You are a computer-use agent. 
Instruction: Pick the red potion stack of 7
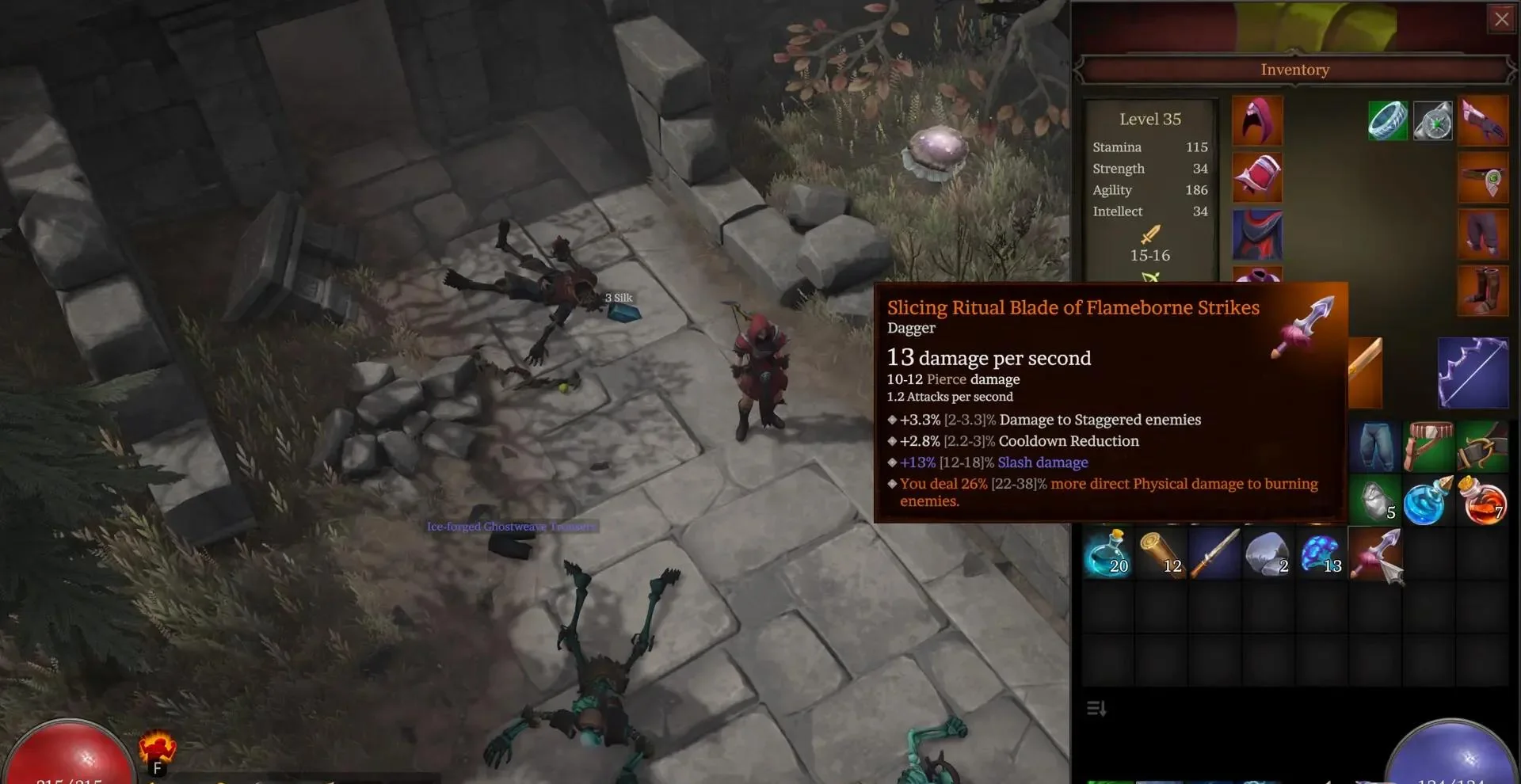click(1482, 500)
